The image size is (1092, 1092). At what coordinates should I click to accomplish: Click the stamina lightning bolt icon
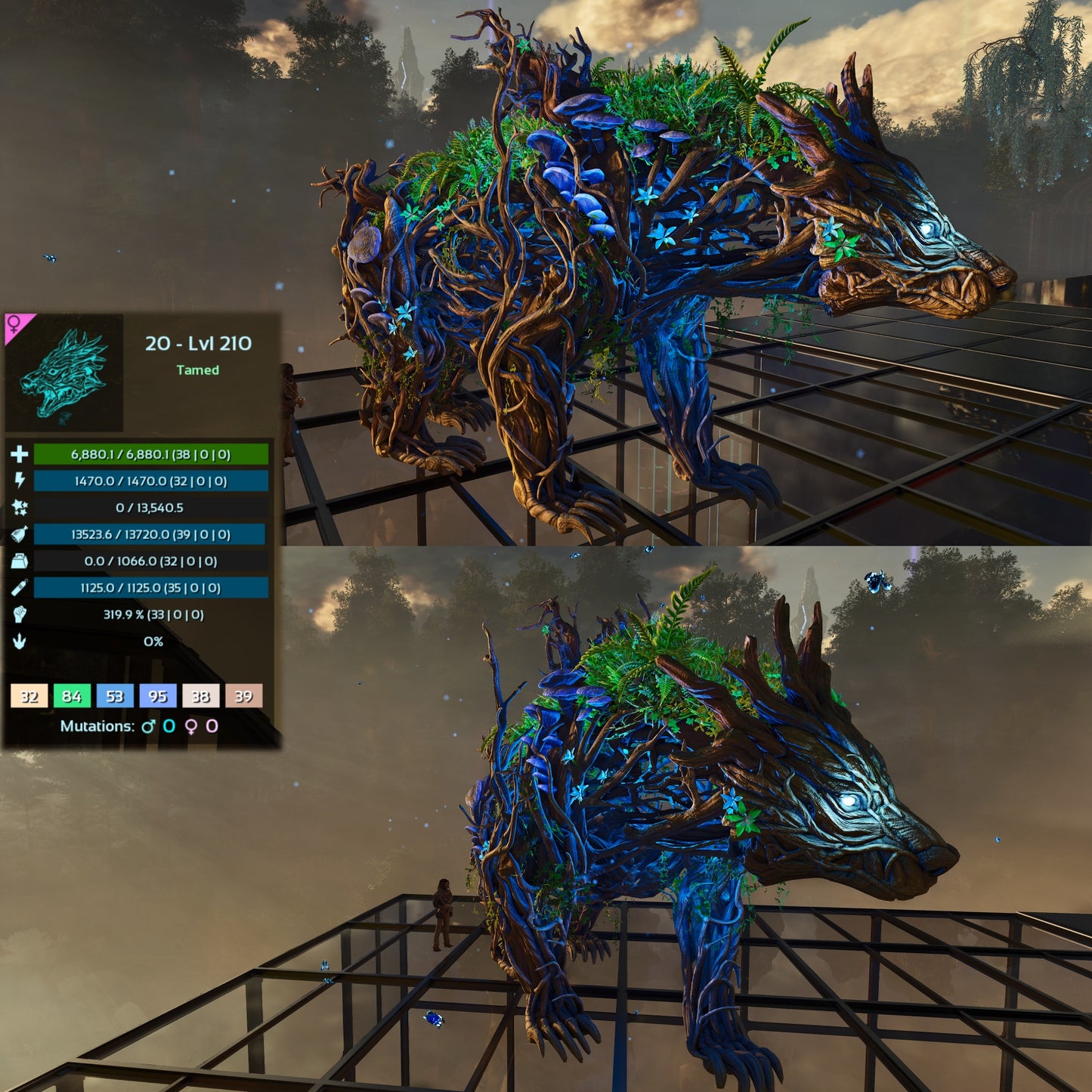20,481
